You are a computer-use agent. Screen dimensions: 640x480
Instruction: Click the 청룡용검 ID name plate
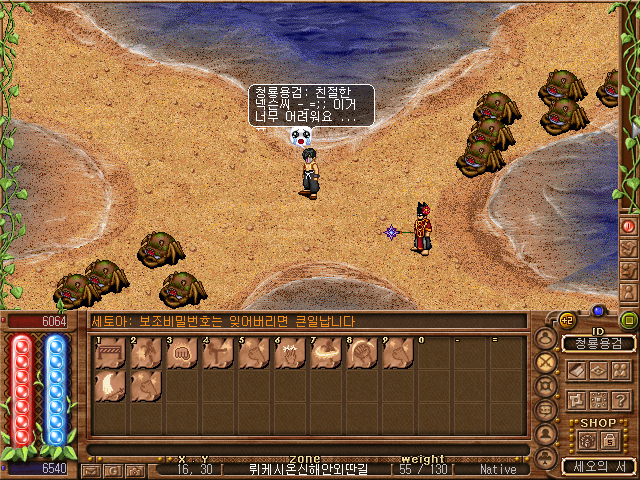click(598, 343)
